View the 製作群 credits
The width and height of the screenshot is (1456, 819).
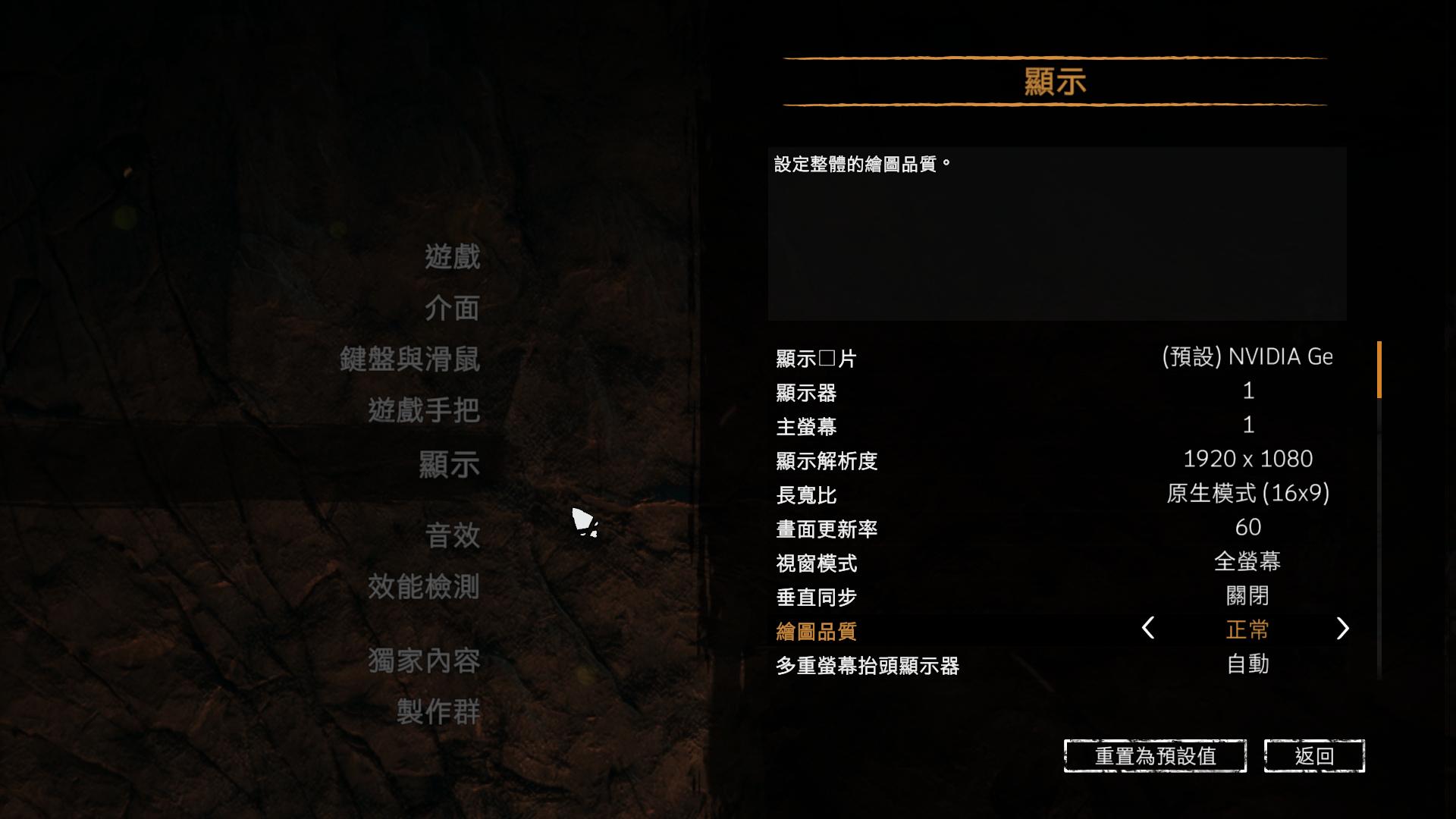[438, 711]
